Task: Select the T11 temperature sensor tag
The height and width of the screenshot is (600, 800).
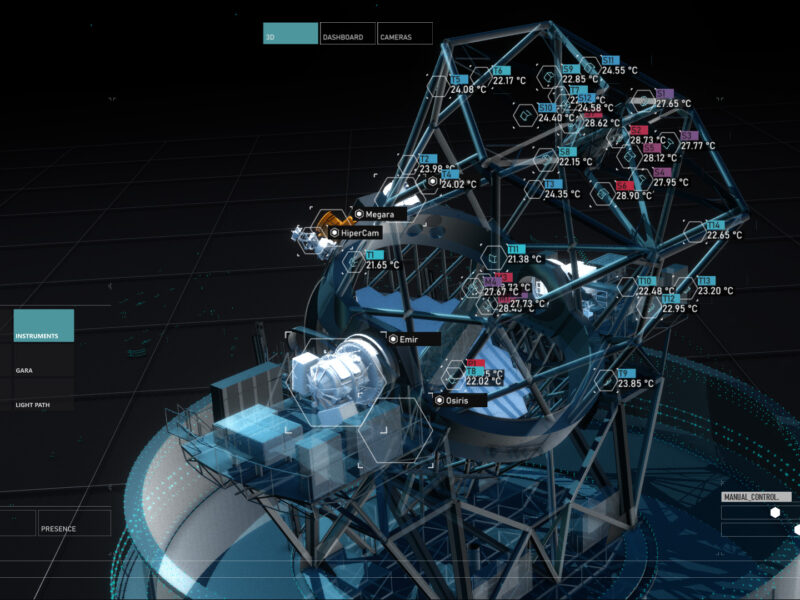Action: click(x=515, y=249)
